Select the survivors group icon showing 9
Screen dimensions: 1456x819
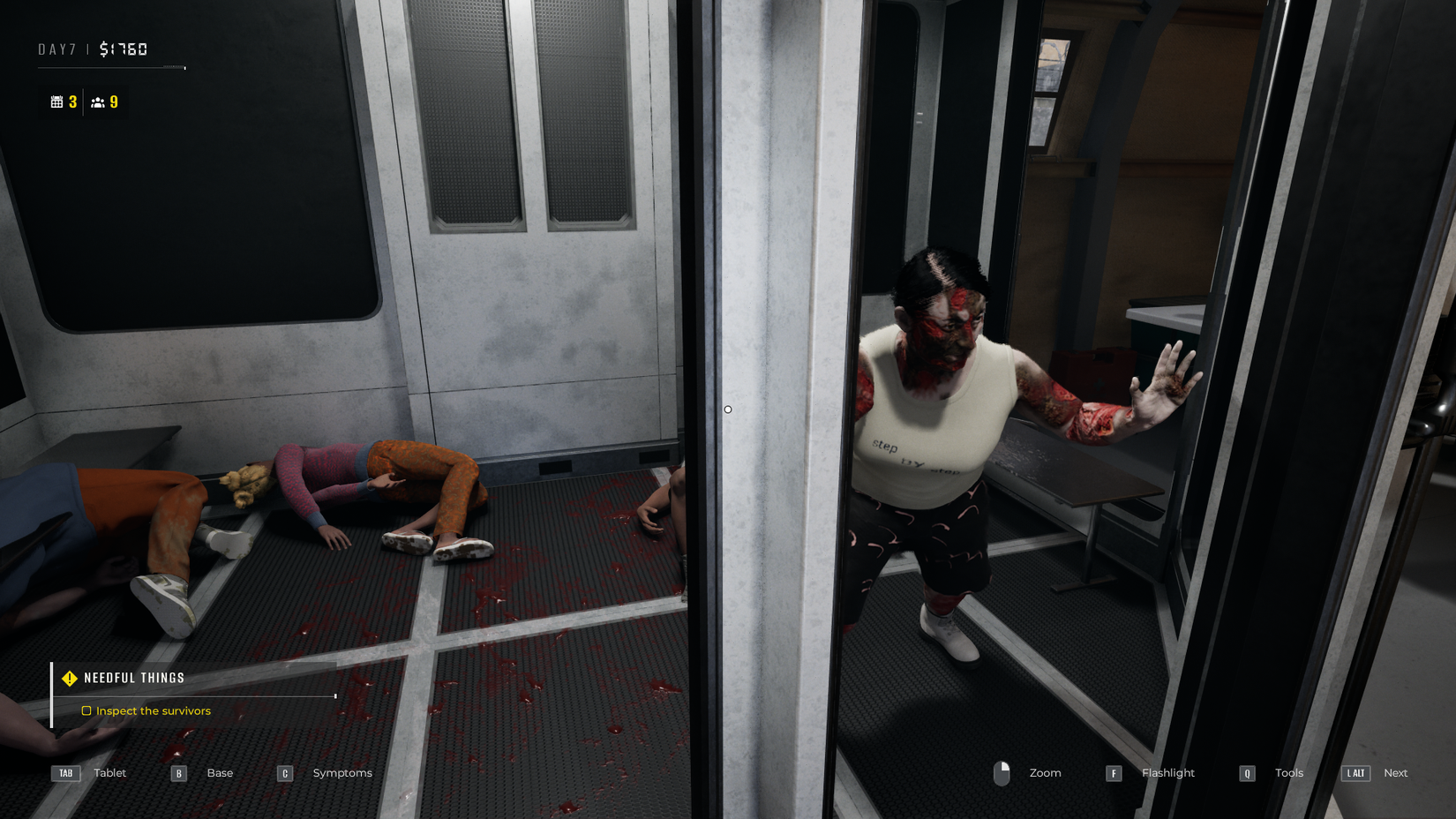[x=100, y=101]
